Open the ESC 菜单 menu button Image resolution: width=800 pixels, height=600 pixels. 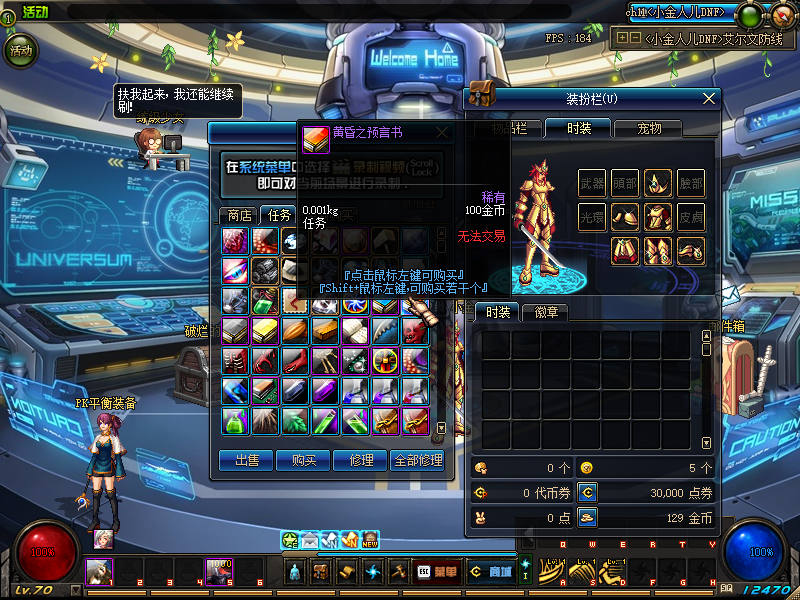click(x=436, y=572)
